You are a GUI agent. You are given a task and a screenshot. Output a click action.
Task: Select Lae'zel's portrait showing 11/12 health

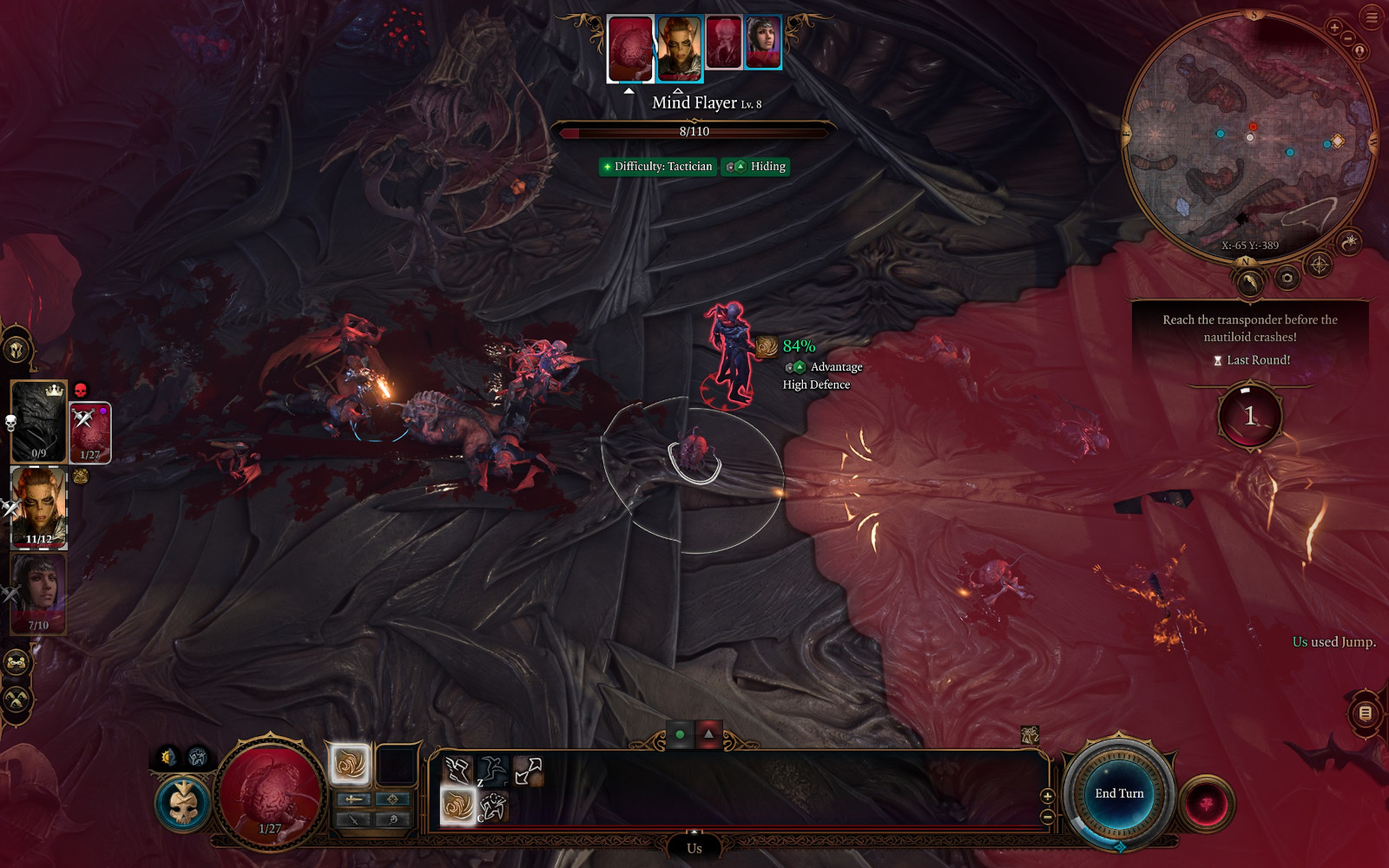[39, 508]
